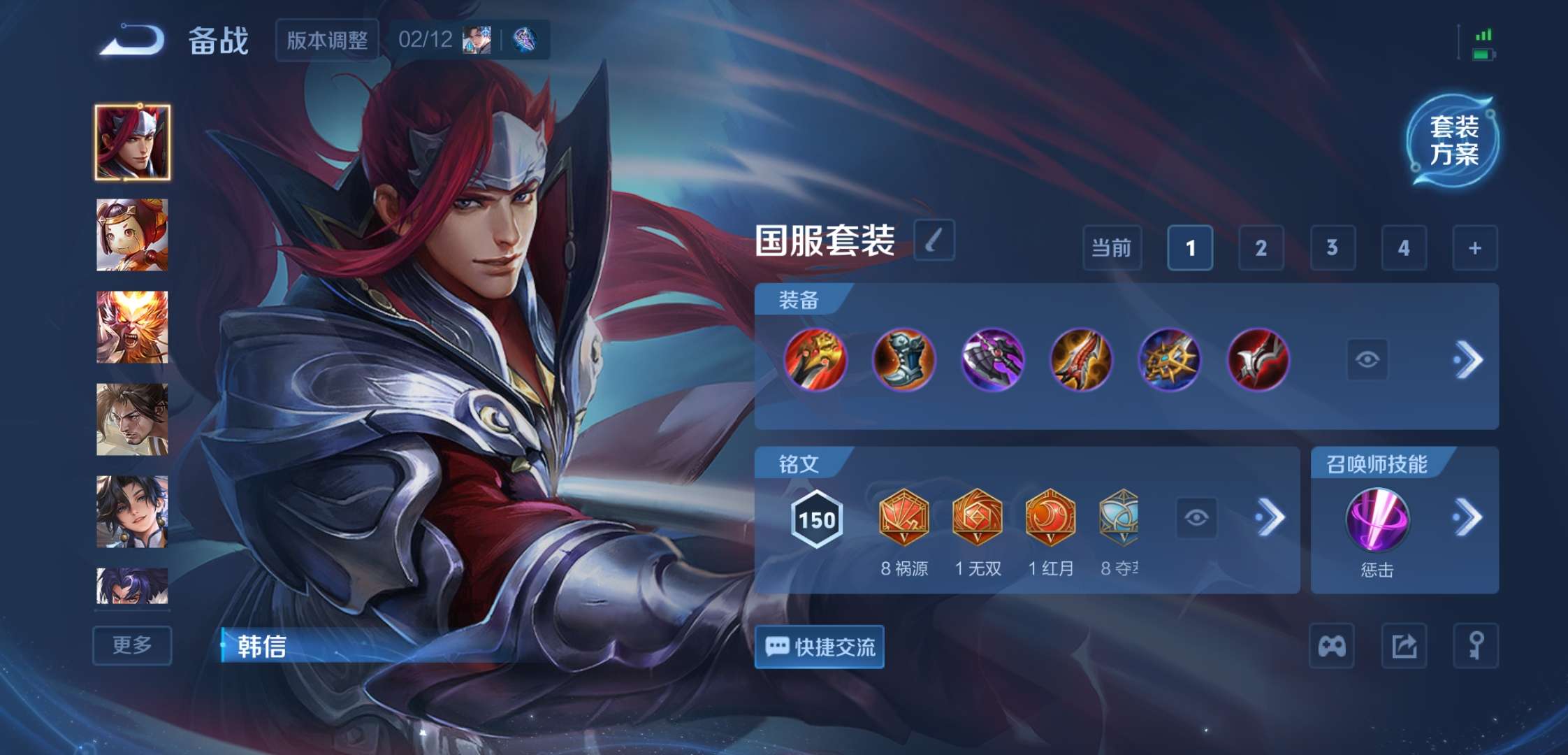
Task: Select the 当前 tab
Action: click(x=1111, y=248)
